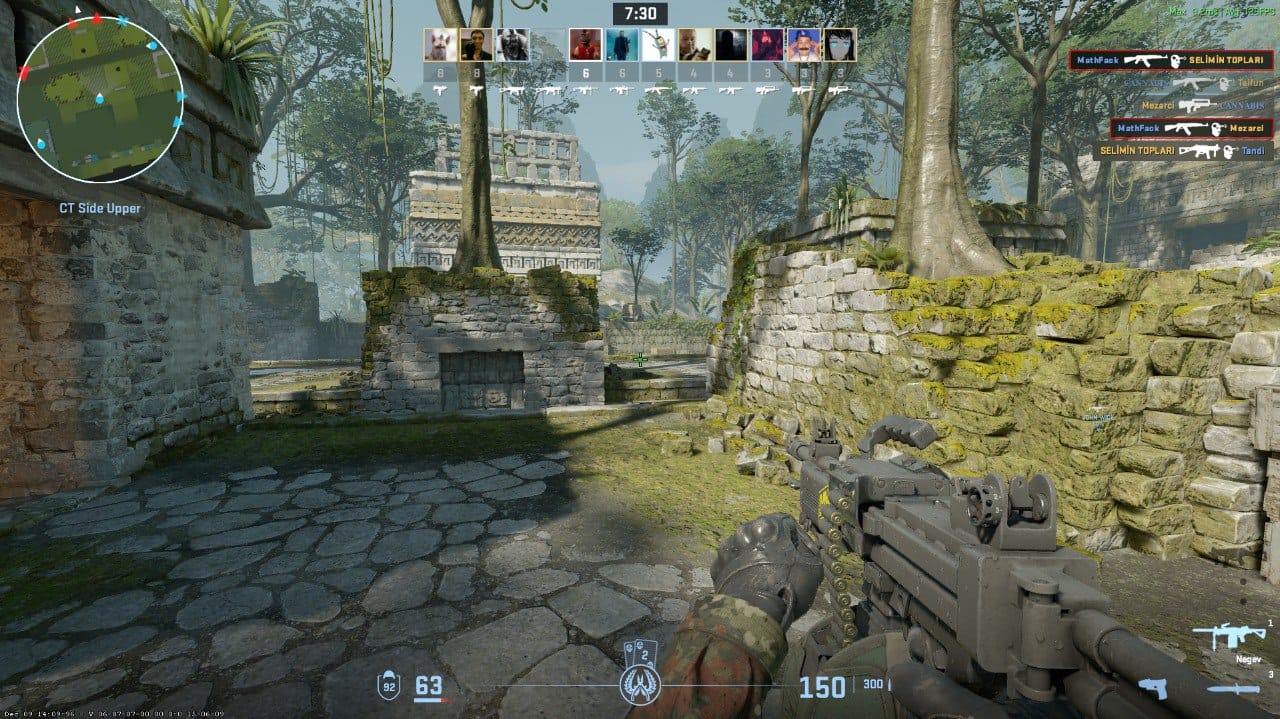Click the red-shirt highlighted player avatar
Screen dimensions: 1280x719
(x=586, y=45)
